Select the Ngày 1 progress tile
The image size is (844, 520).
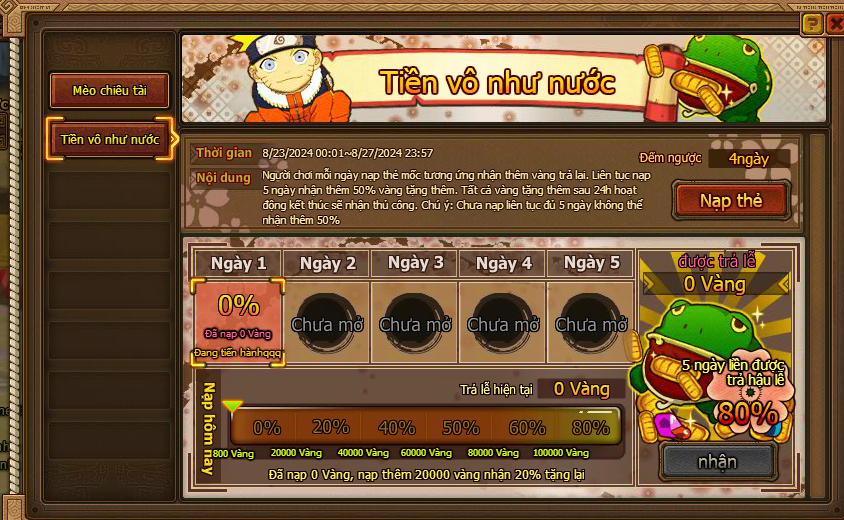[238, 323]
